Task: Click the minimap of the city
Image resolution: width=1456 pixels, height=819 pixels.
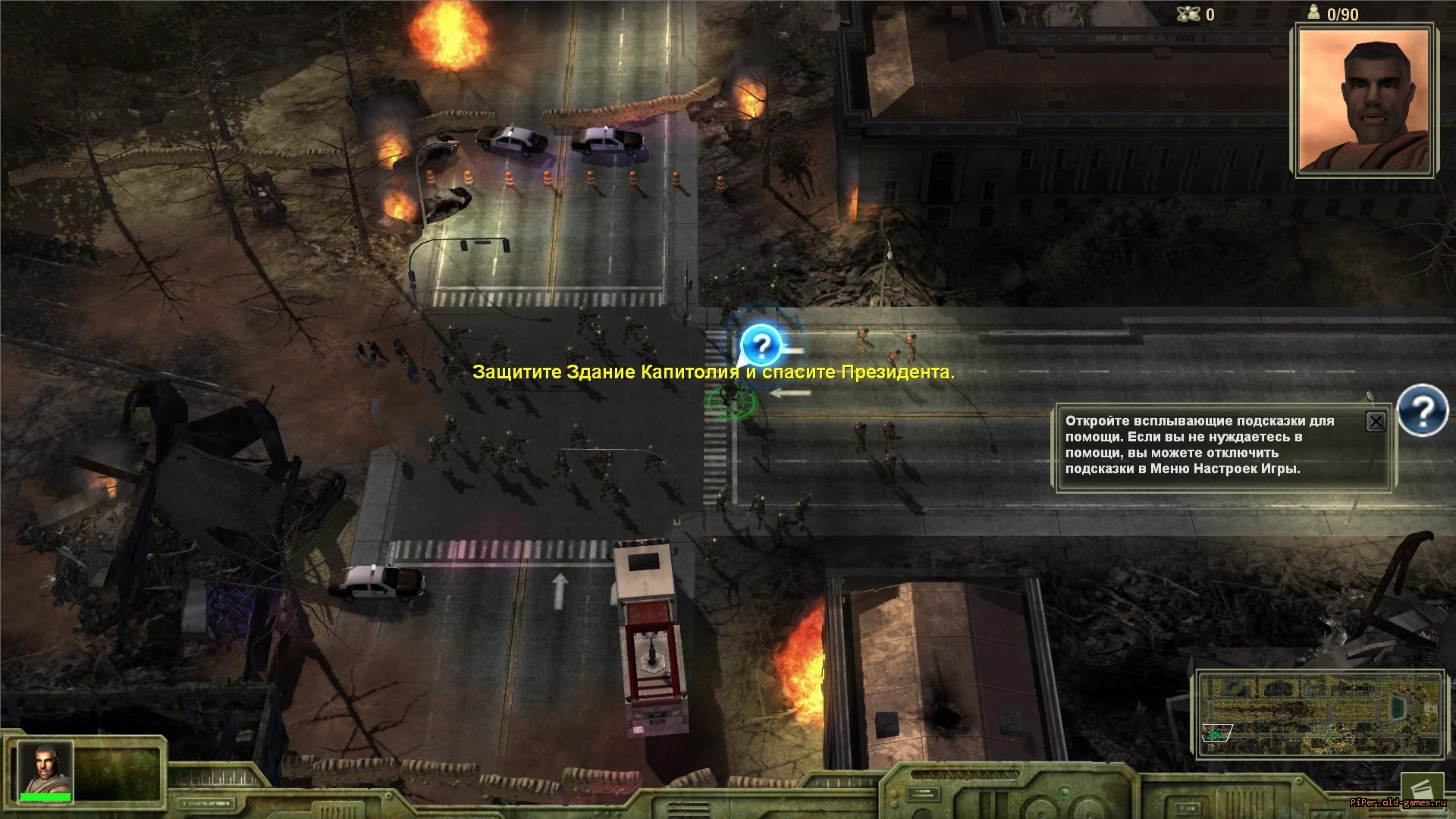Action: click(x=1320, y=713)
